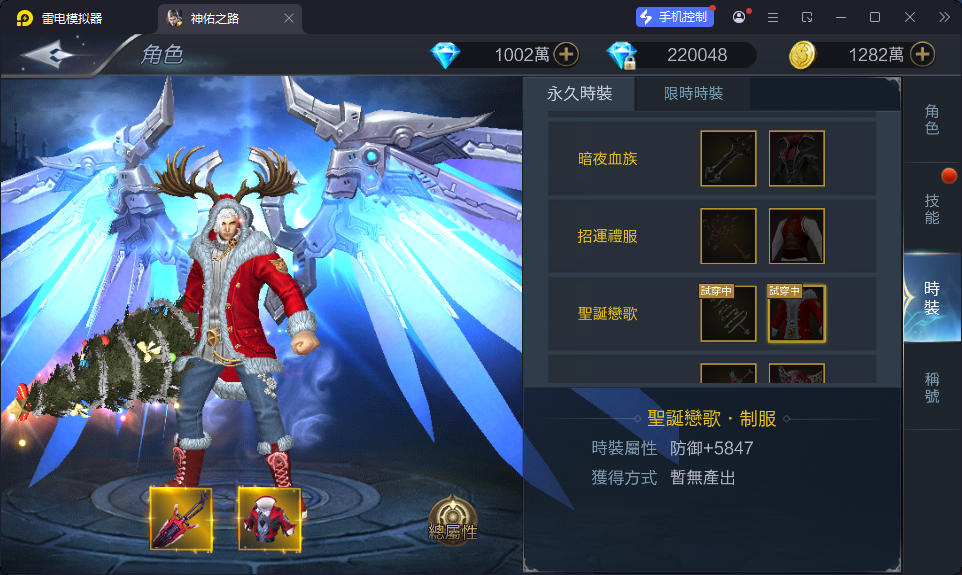Select the 暗夜血族 outfit costume
The height and width of the screenshot is (575, 962).
[797, 158]
